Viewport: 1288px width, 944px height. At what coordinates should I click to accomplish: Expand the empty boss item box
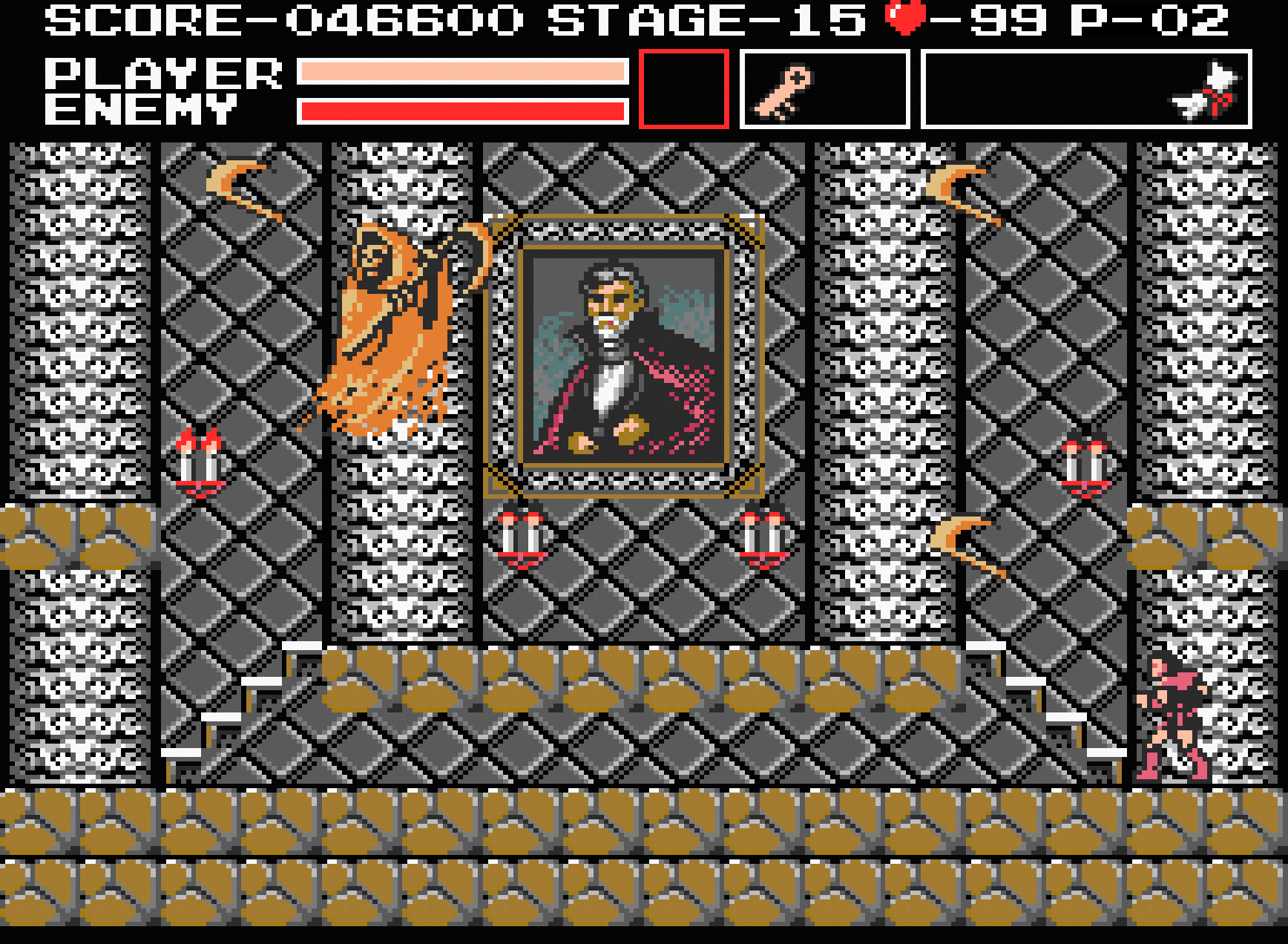[x=683, y=88]
